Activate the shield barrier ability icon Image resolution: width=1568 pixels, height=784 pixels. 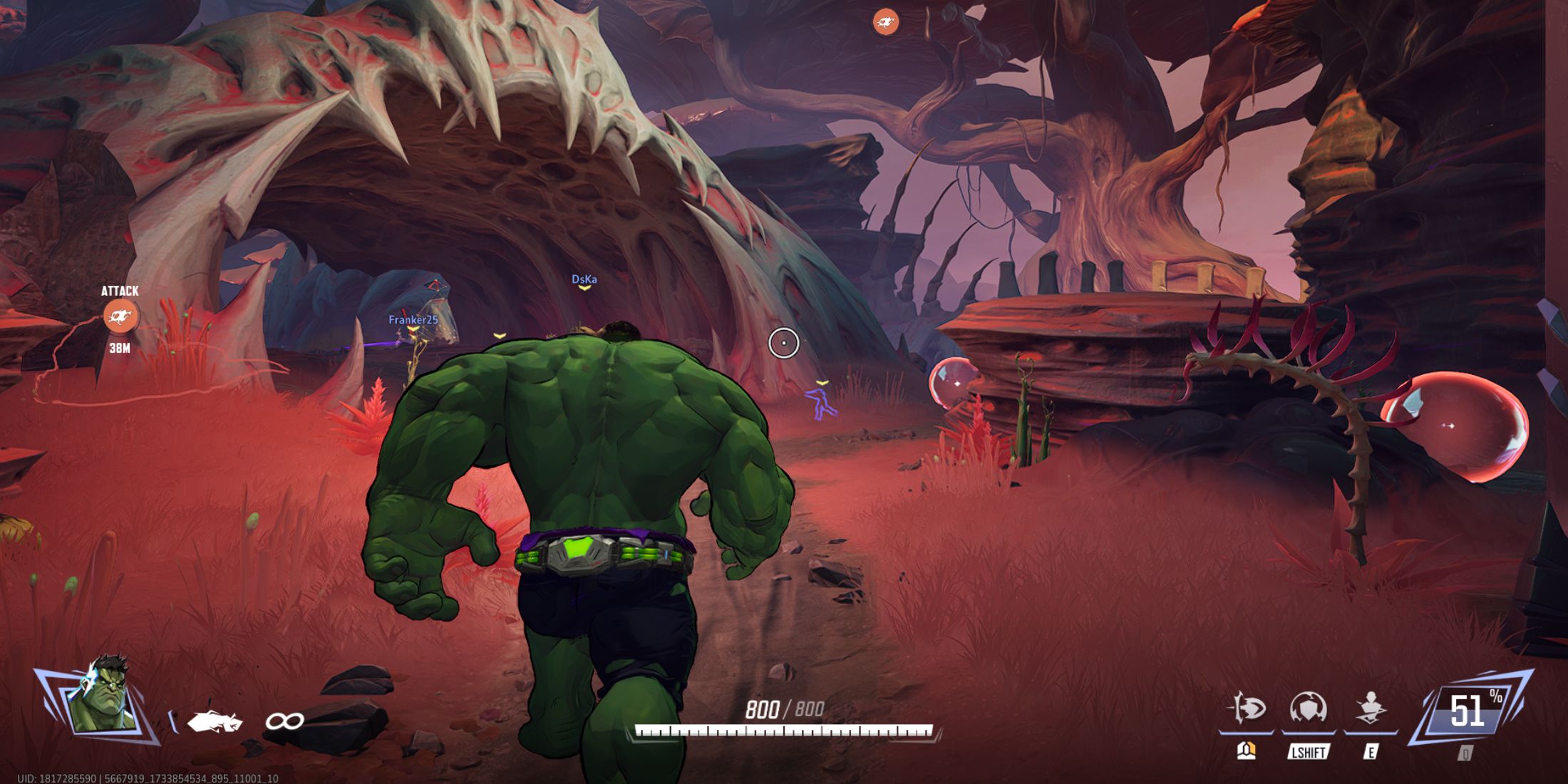(x=1308, y=709)
